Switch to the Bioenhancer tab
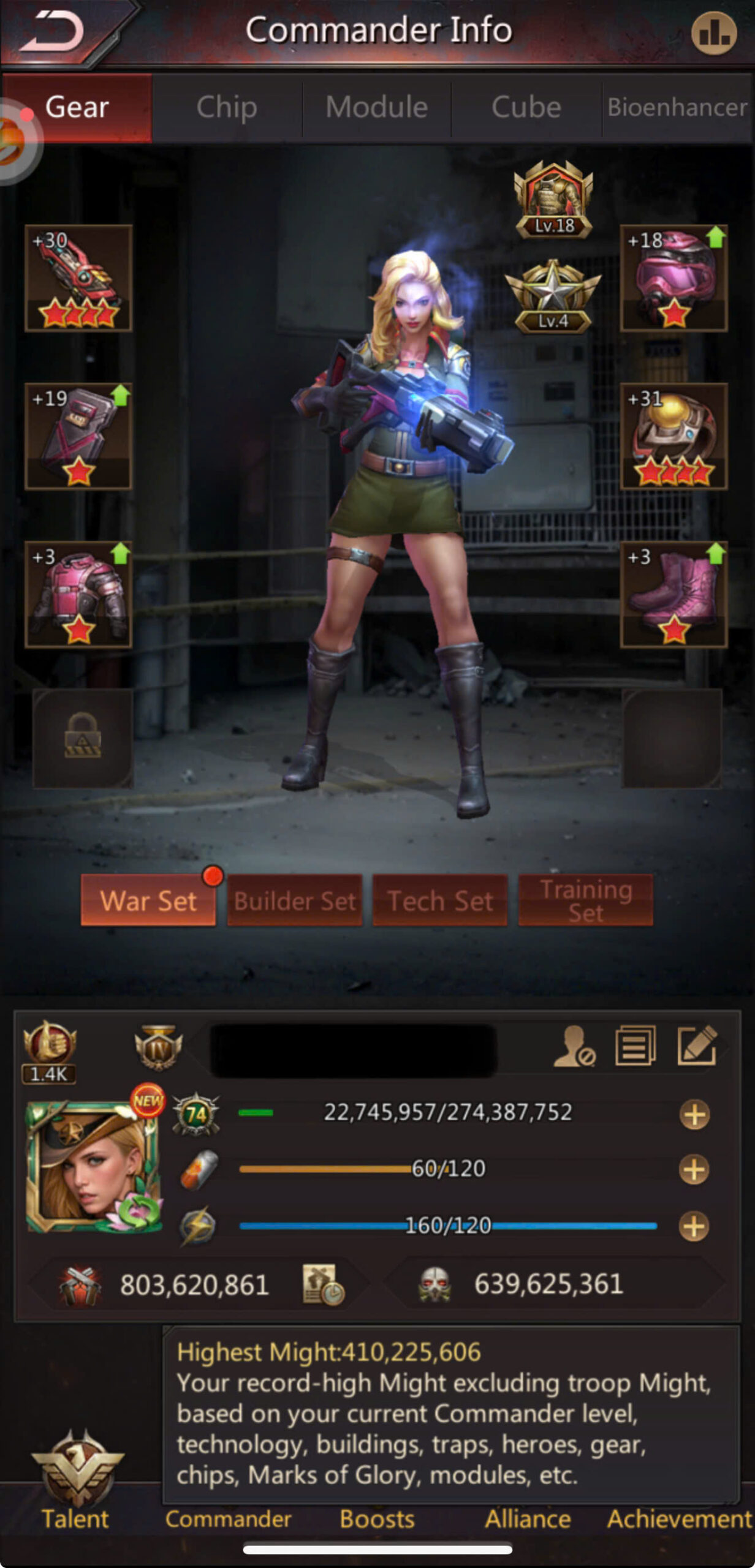 pos(677,107)
